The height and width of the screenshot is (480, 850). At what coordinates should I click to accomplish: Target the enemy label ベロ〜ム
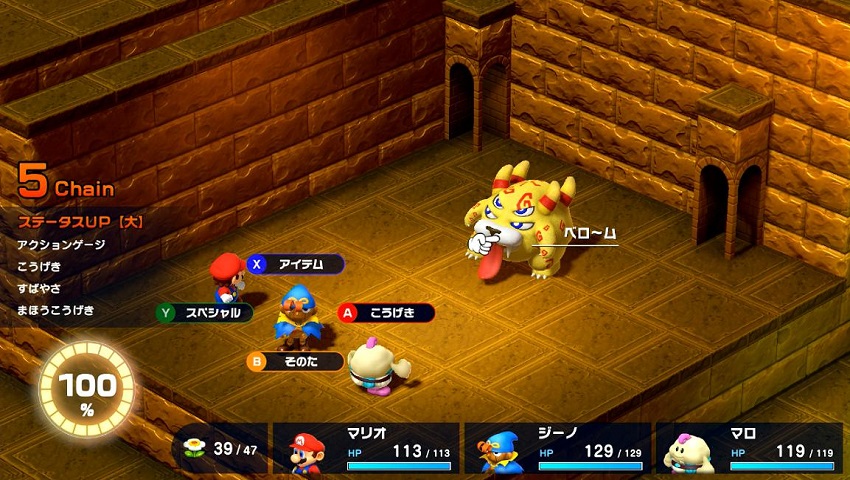click(588, 233)
